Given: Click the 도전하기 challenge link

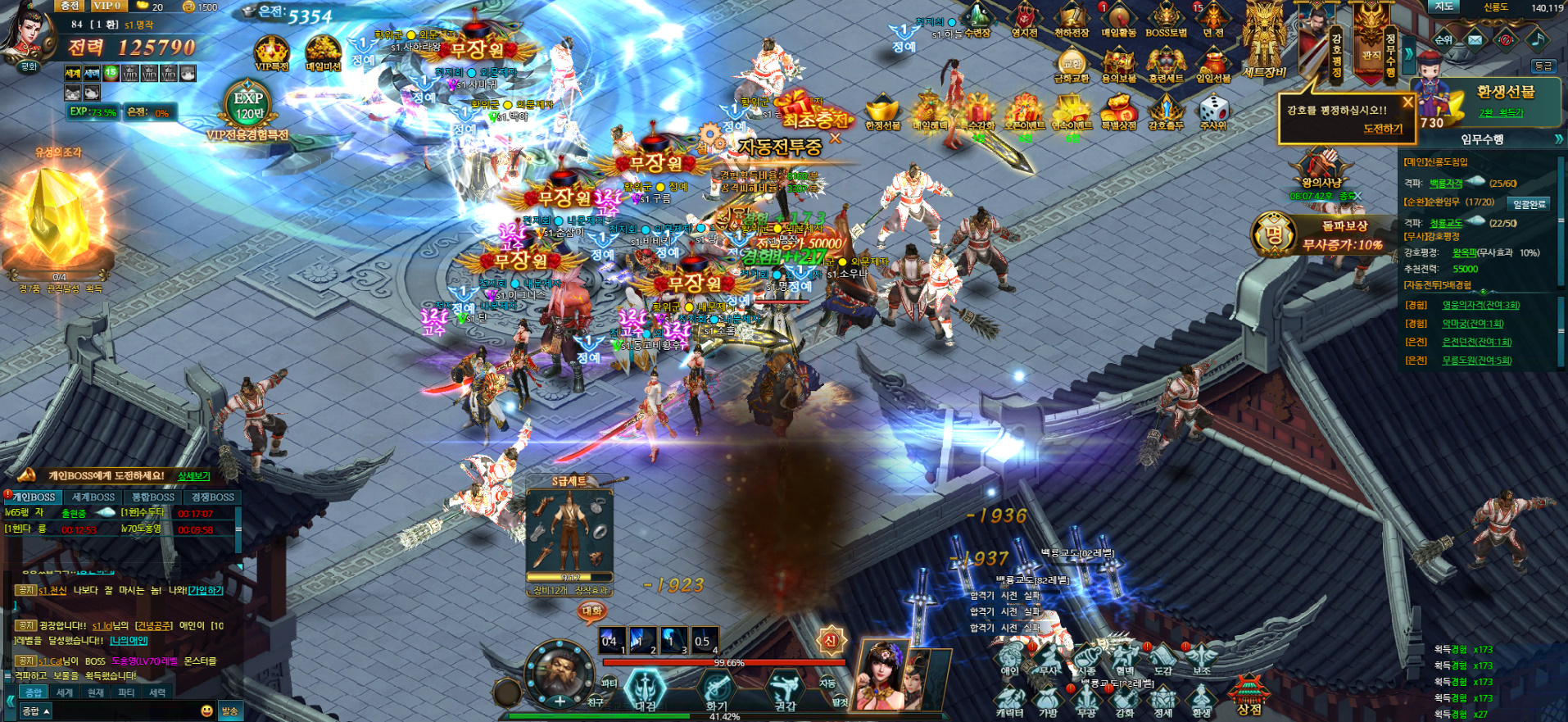Looking at the screenshot, I should [1383, 129].
